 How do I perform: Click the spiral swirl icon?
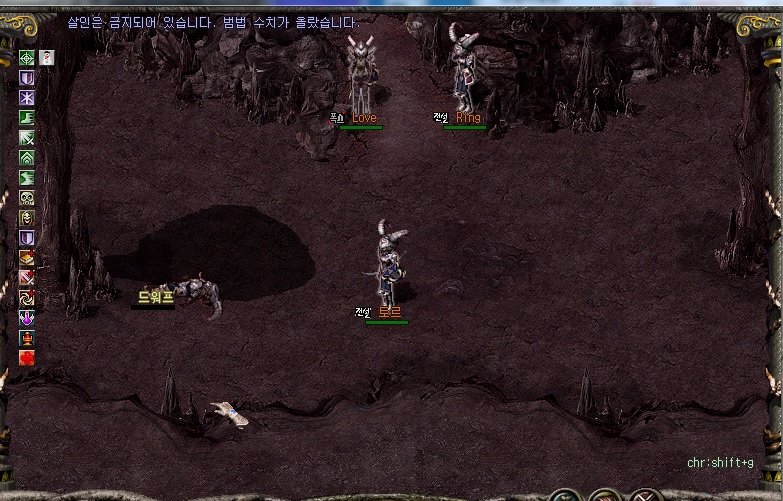click(27, 298)
